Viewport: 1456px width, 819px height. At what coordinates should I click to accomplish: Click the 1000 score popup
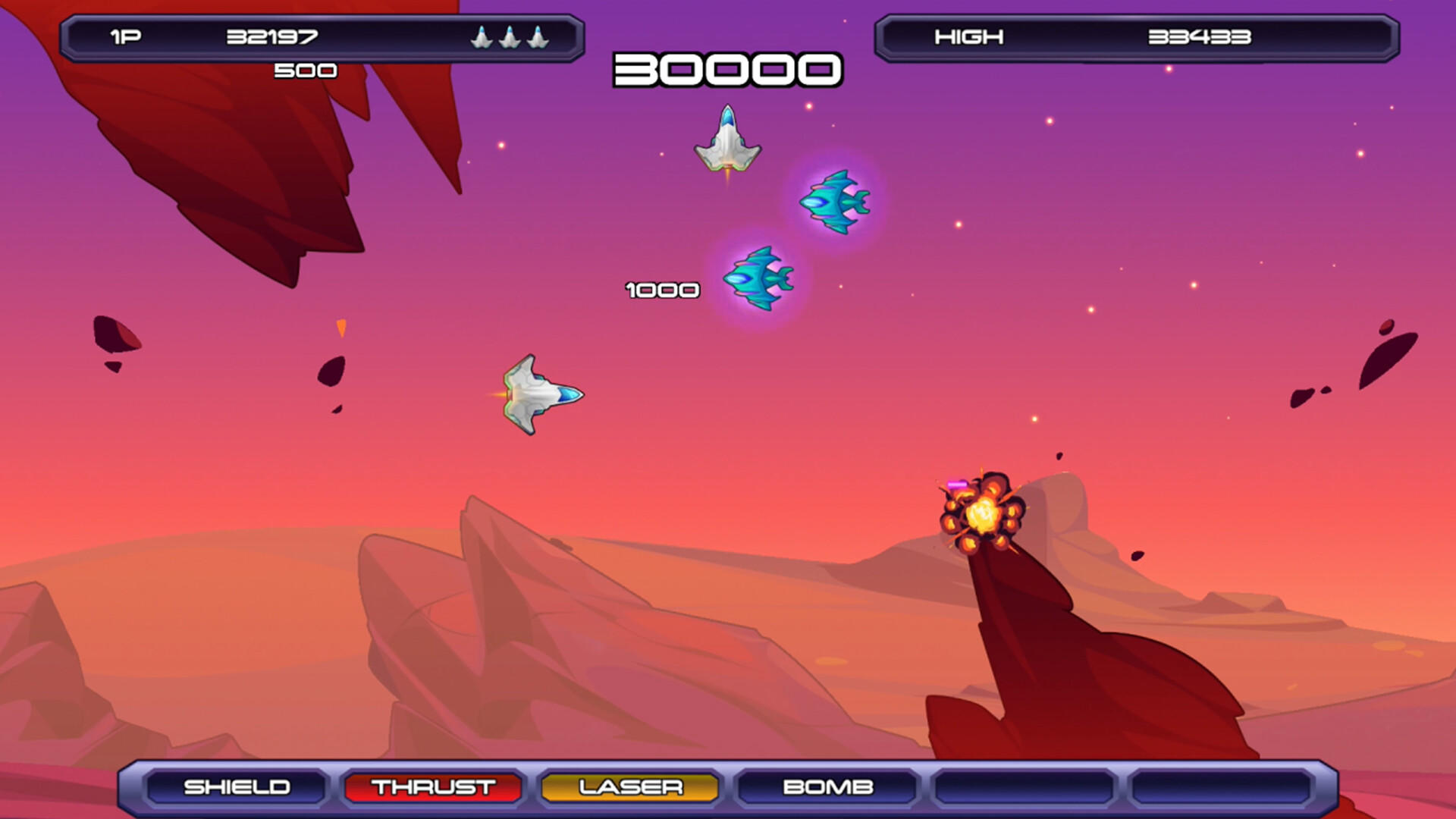pos(661,289)
